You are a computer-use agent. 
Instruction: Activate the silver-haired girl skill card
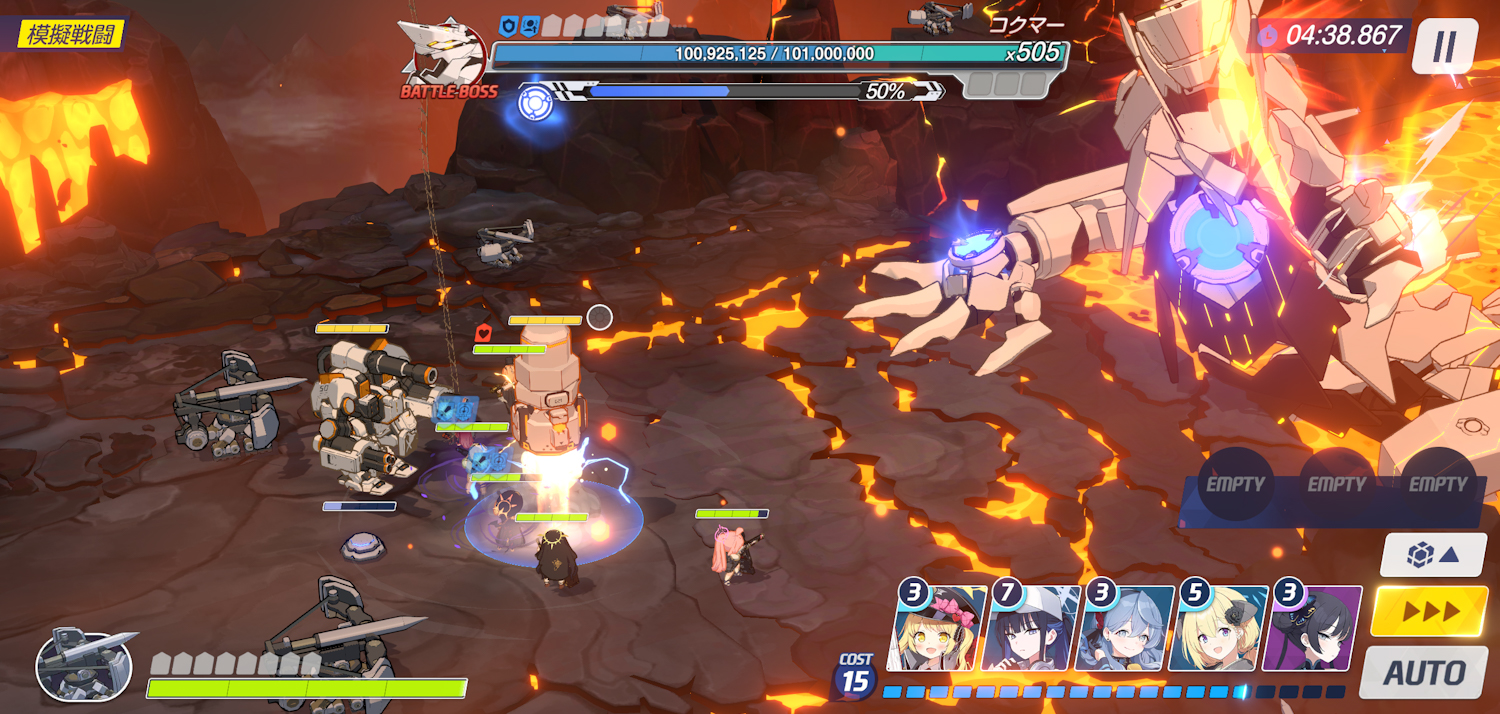pyautogui.click(x=1127, y=629)
